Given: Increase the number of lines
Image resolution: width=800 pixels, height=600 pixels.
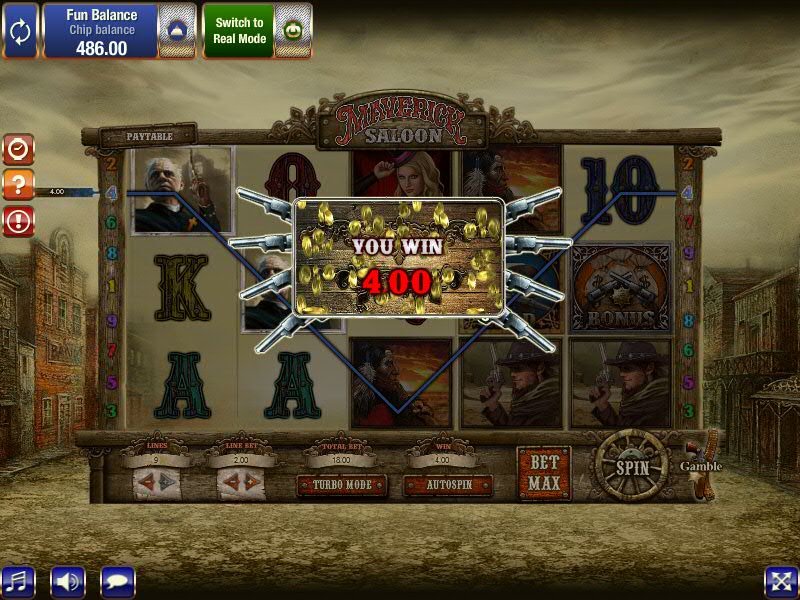Looking at the screenshot, I should 167,482.
